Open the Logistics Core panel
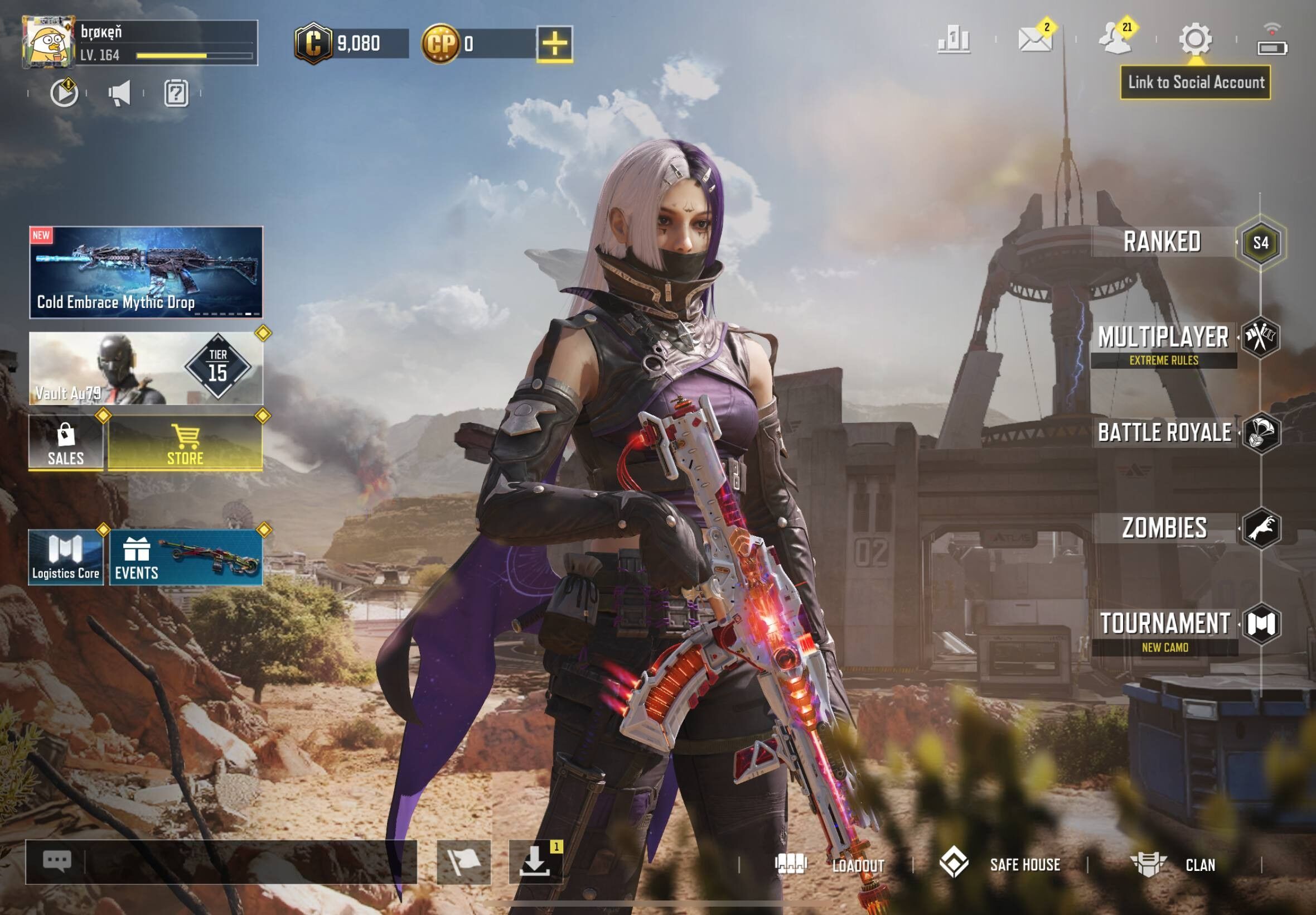 (x=66, y=557)
